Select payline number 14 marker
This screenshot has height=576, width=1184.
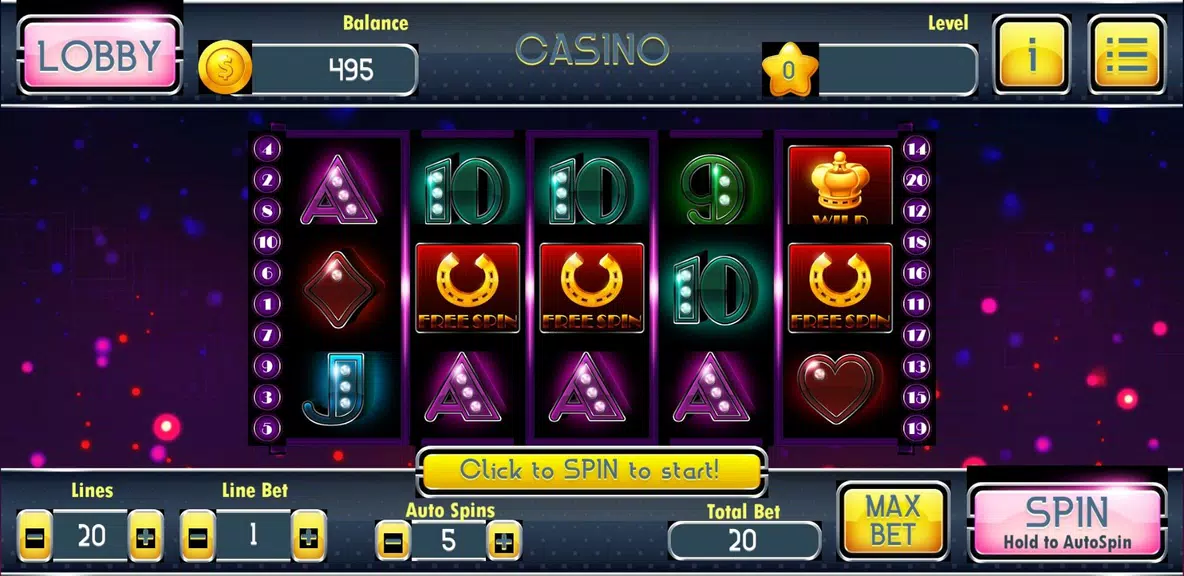(916, 149)
